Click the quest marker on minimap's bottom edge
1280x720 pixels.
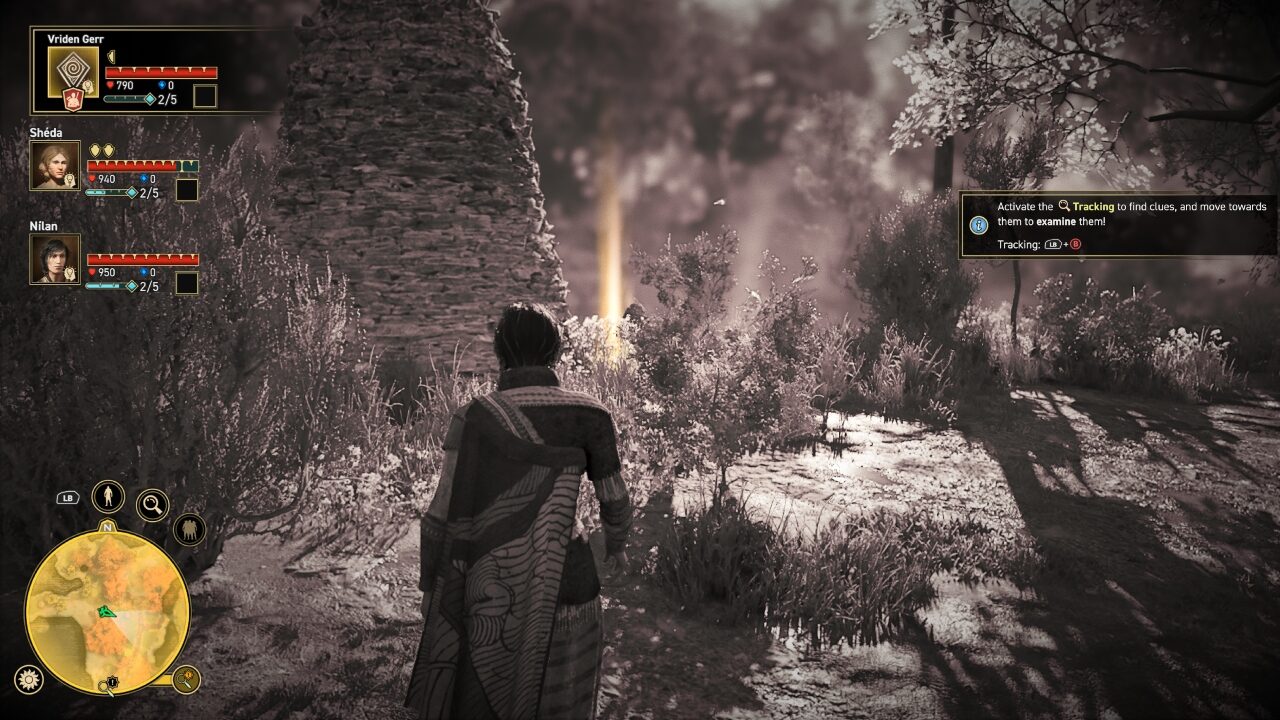pyautogui.click(x=111, y=685)
